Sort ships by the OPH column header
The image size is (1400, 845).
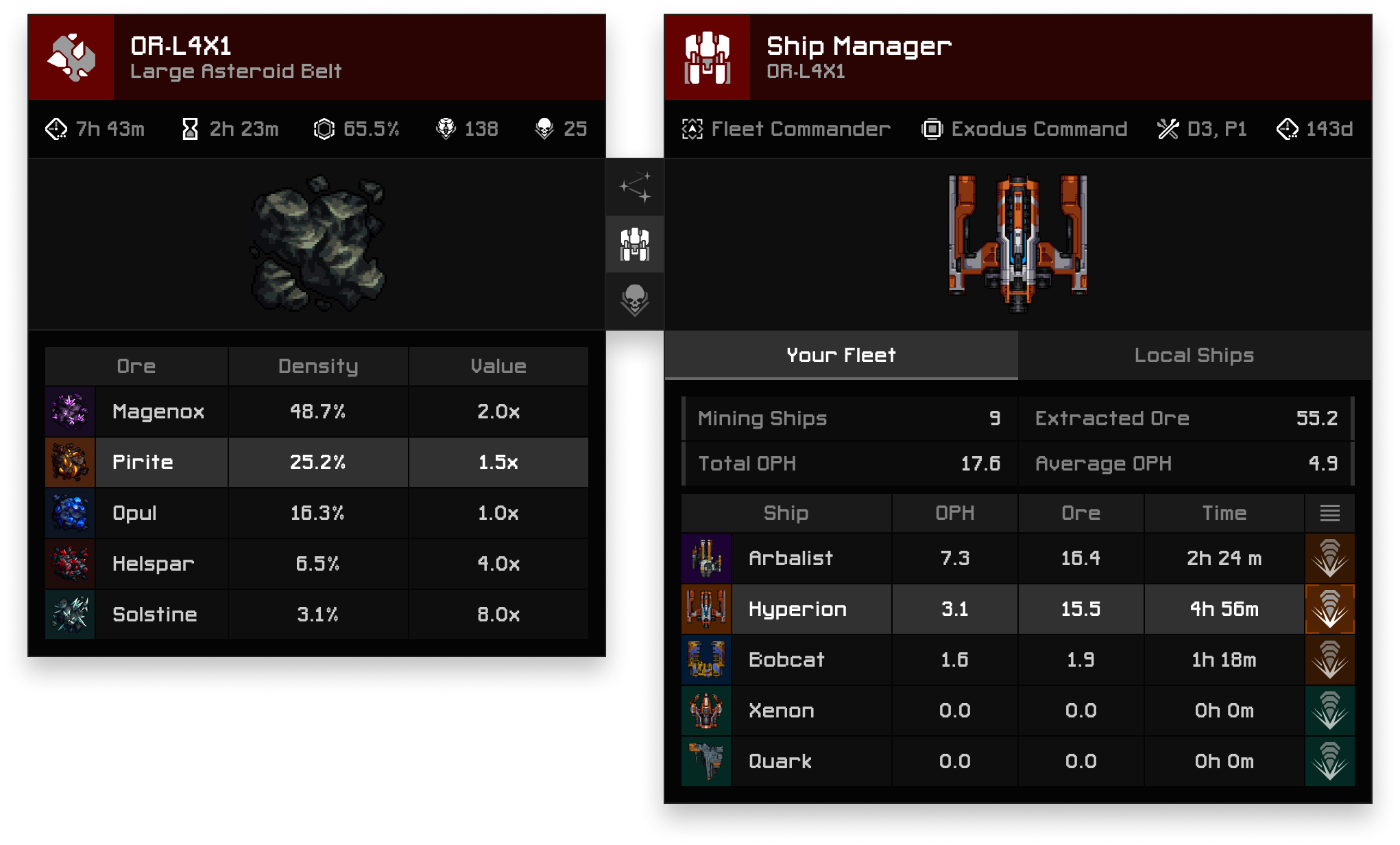click(954, 513)
